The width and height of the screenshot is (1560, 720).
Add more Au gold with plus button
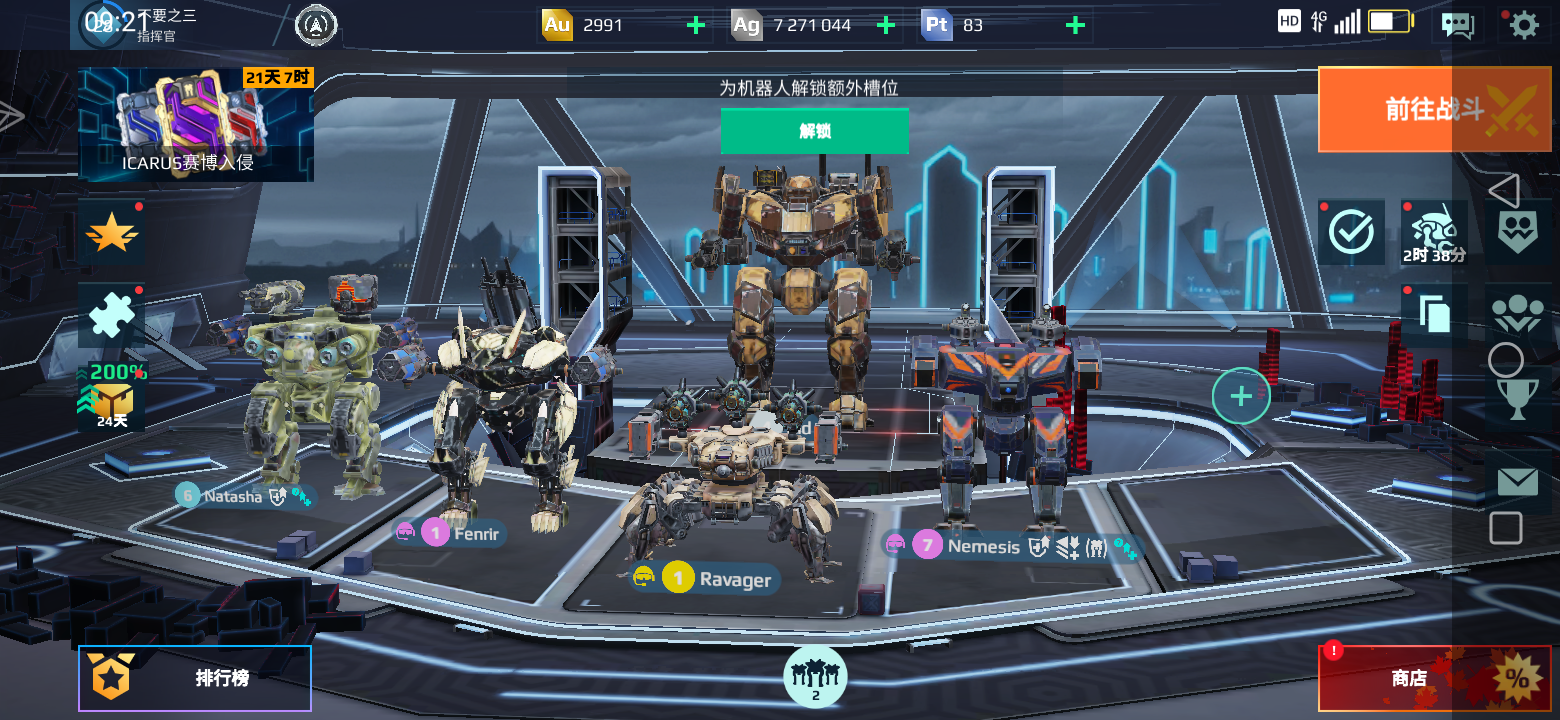(x=696, y=26)
